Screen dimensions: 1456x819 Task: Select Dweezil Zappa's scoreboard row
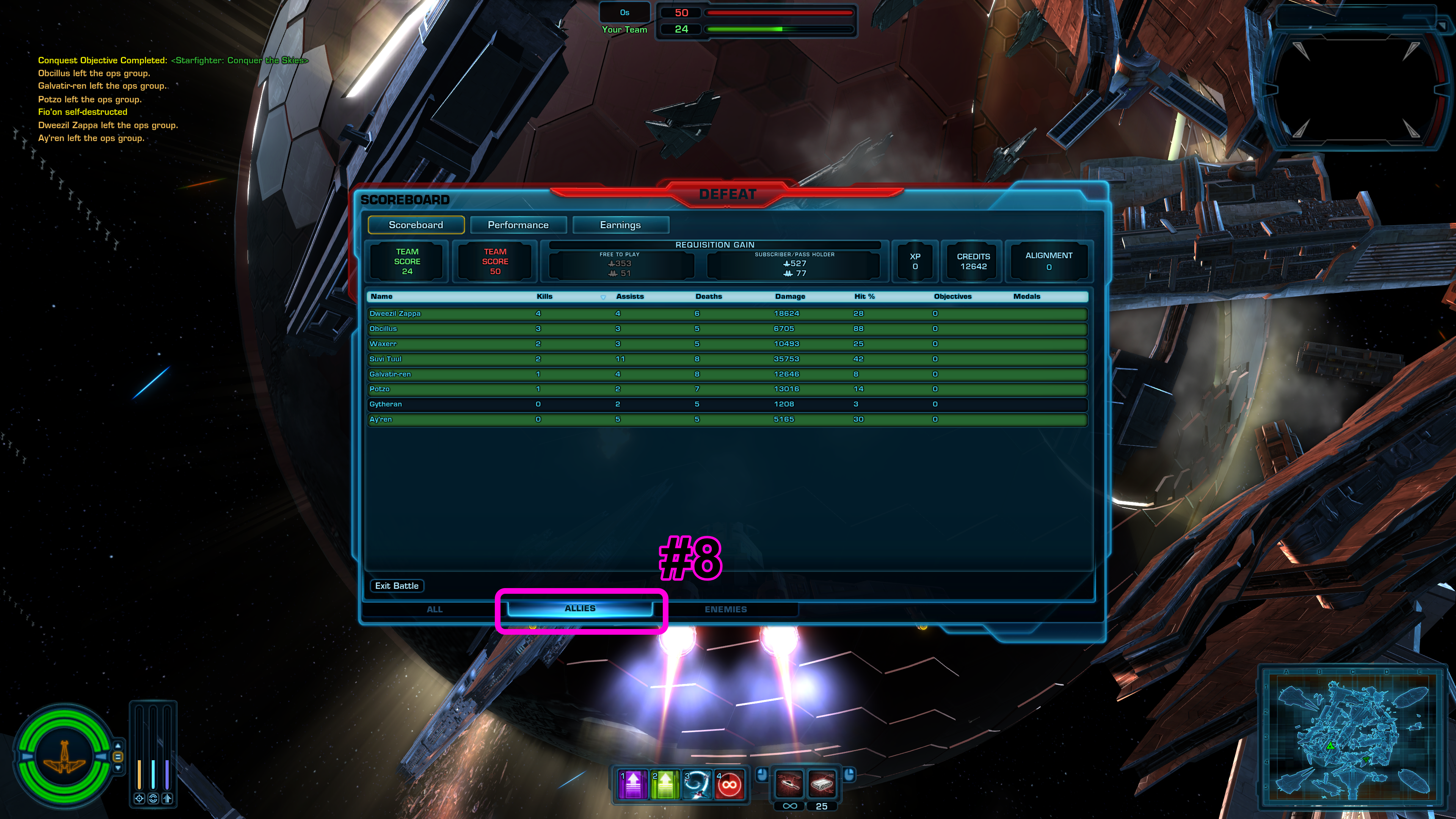(x=727, y=314)
